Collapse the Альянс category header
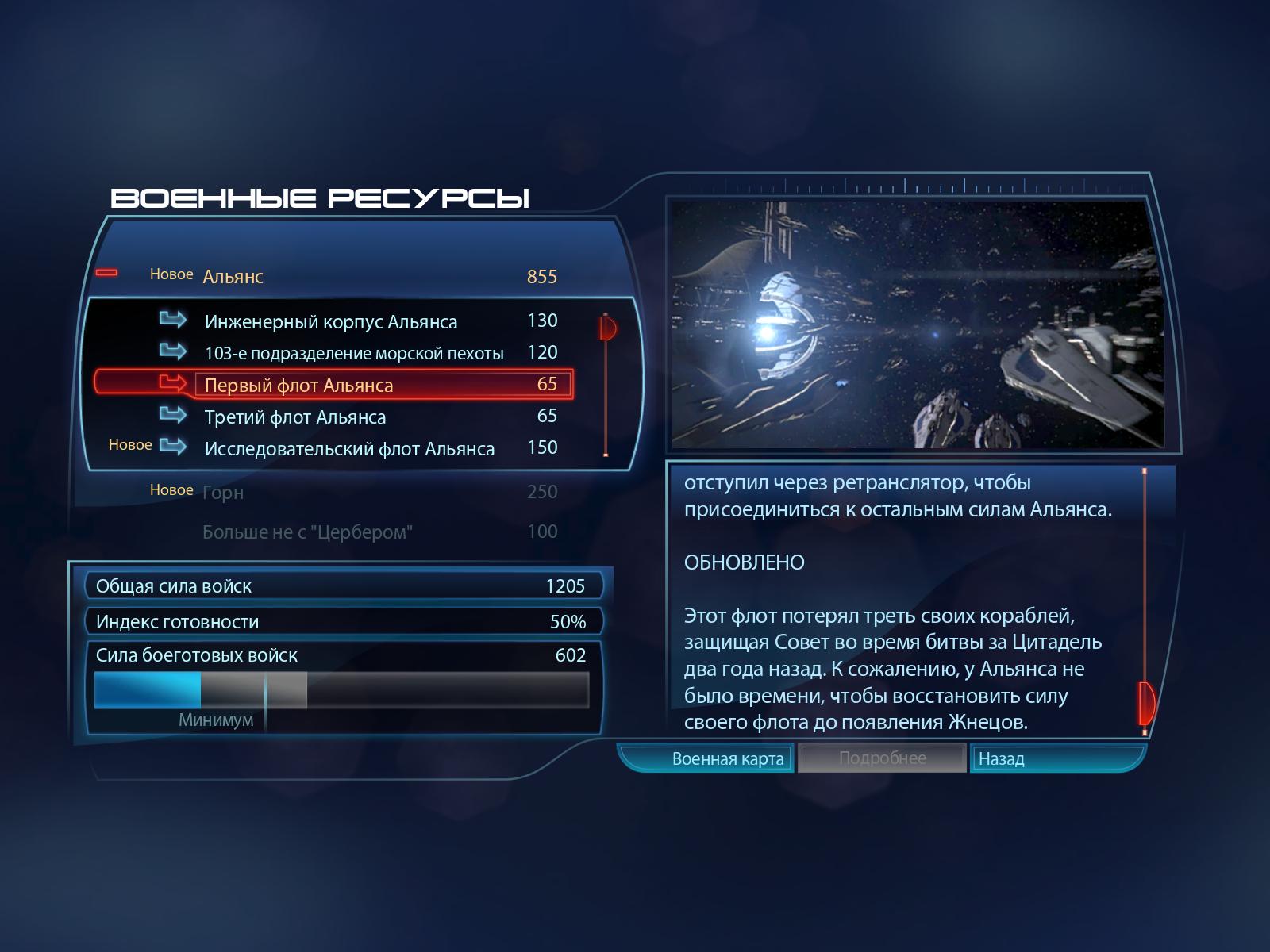1270x952 pixels. pos(106,274)
